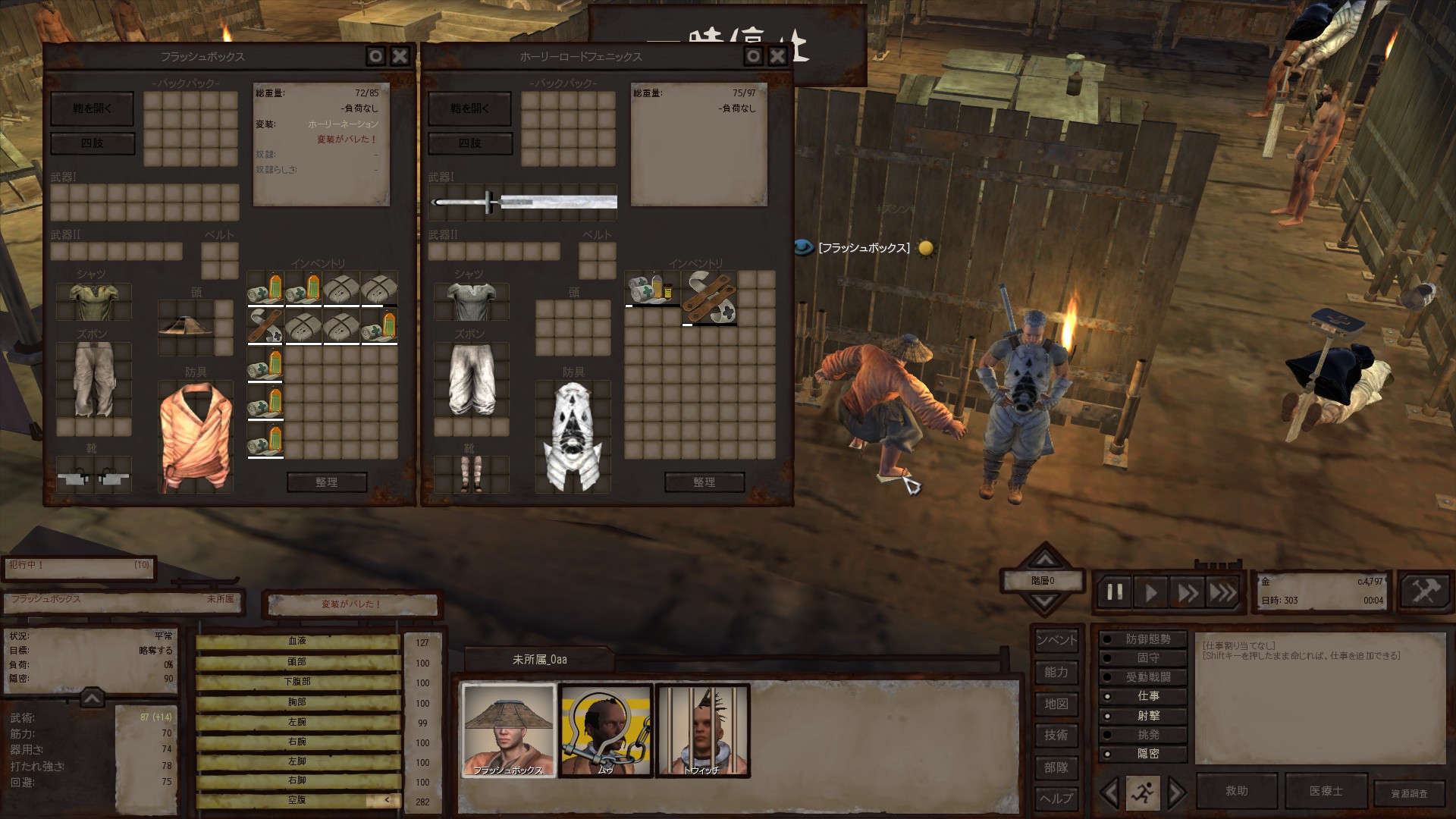Pause the game with the pause button
This screenshot has height=819, width=1456.
click(1115, 592)
